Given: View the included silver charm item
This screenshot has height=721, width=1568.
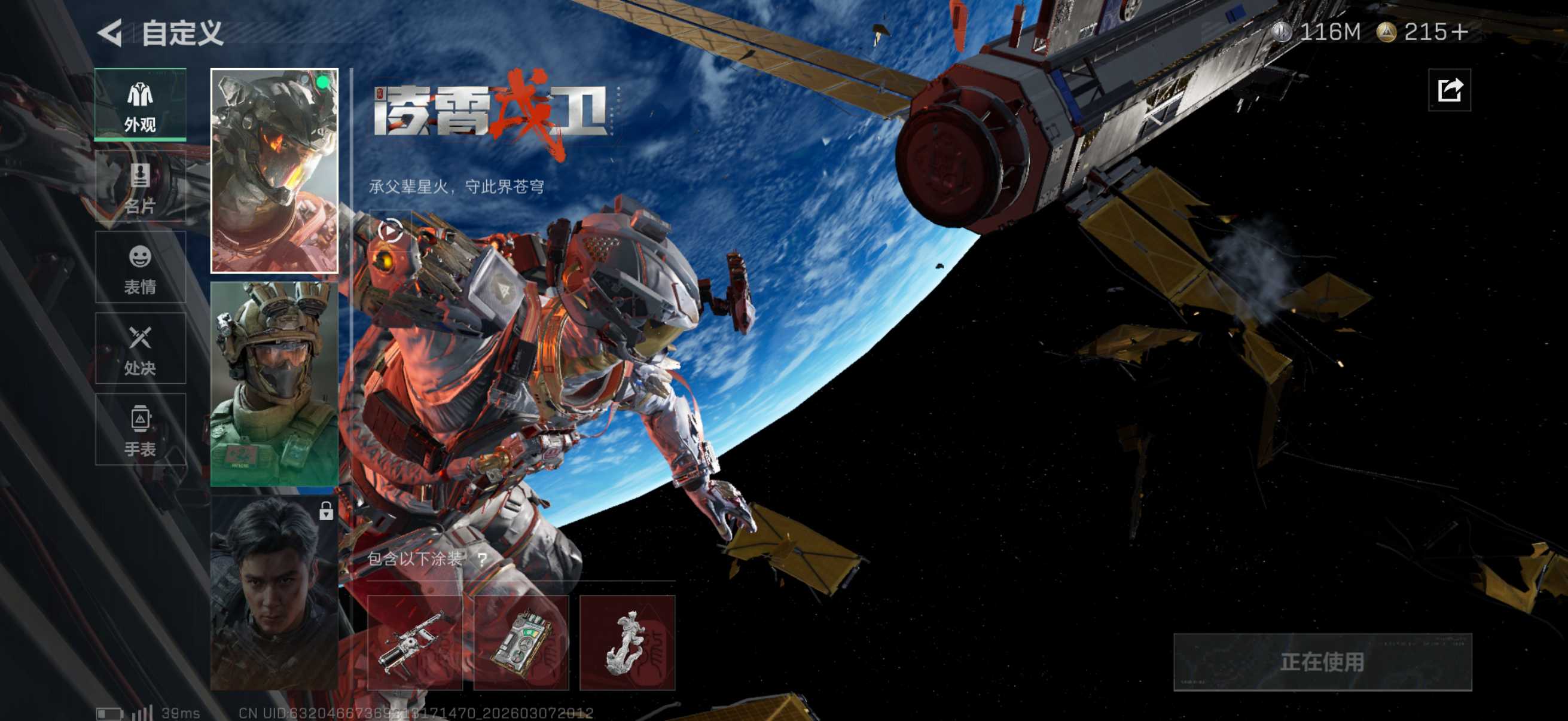Looking at the screenshot, I should pyautogui.click(x=627, y=643).
